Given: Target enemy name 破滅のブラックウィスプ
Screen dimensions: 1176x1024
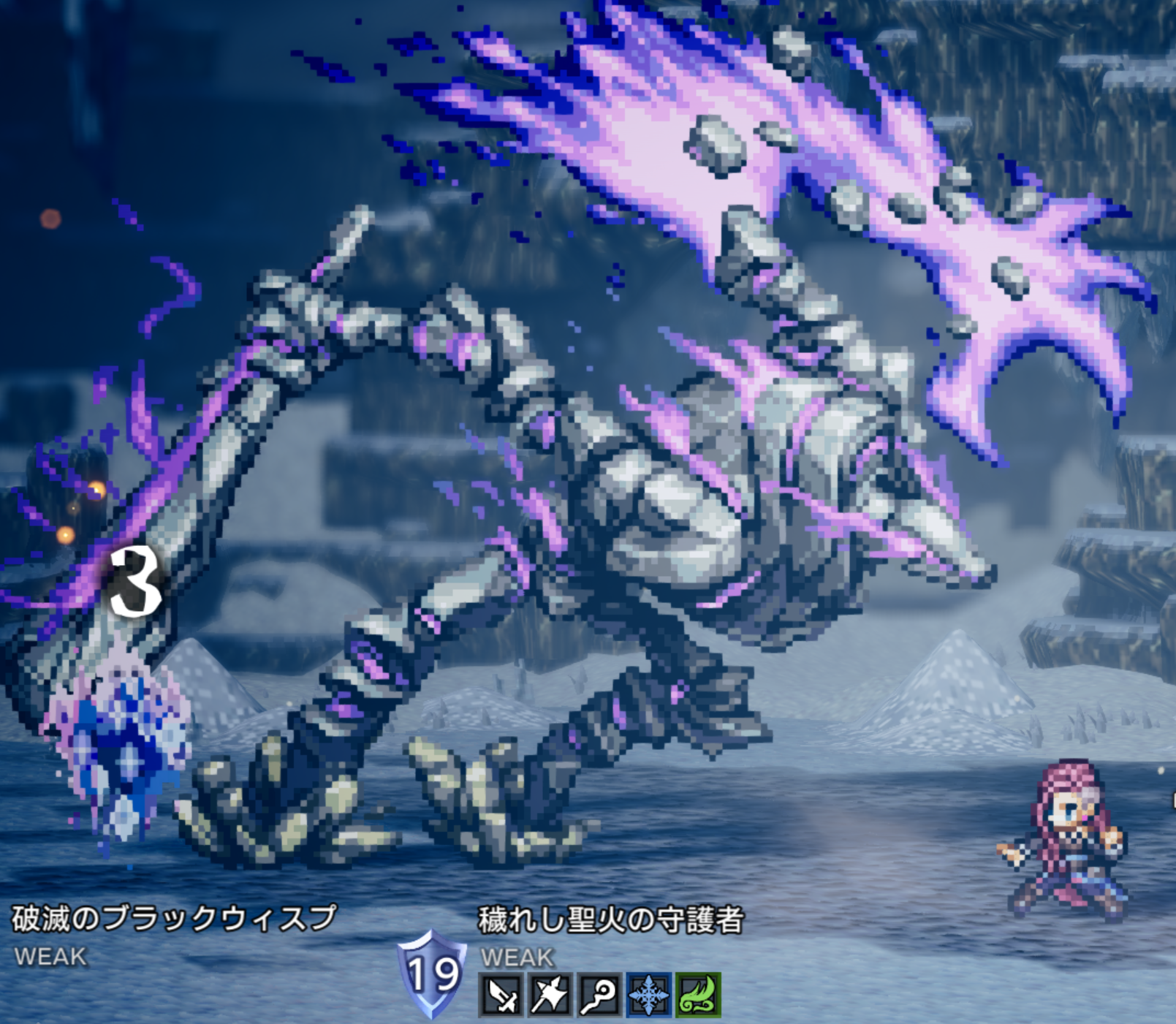Looking at the screenshot, I should click(x=174, y=918).
